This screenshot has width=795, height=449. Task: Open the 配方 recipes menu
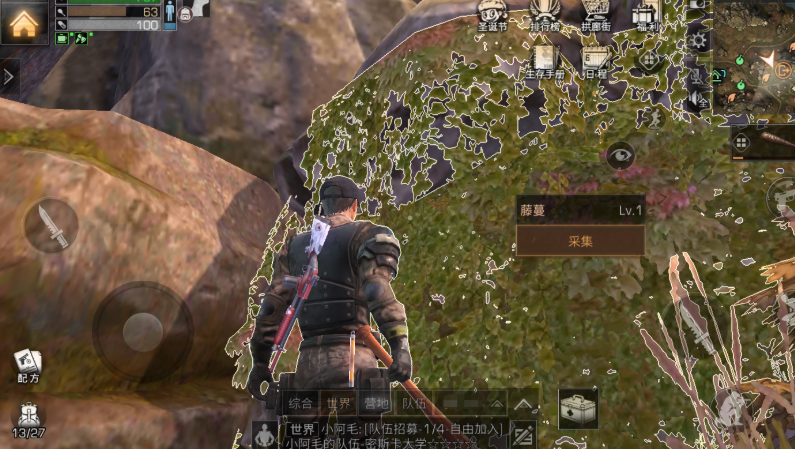27,367
